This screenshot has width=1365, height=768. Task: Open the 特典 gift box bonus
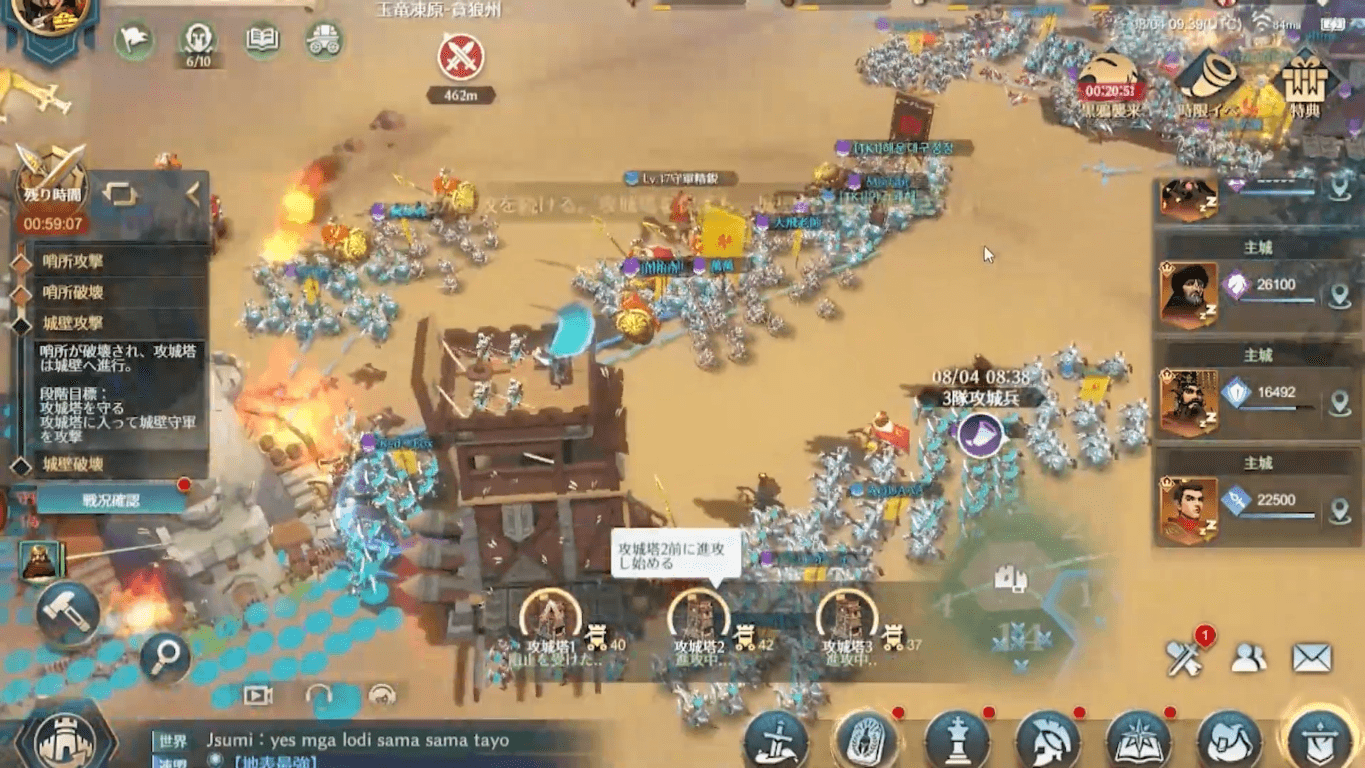1304,83
